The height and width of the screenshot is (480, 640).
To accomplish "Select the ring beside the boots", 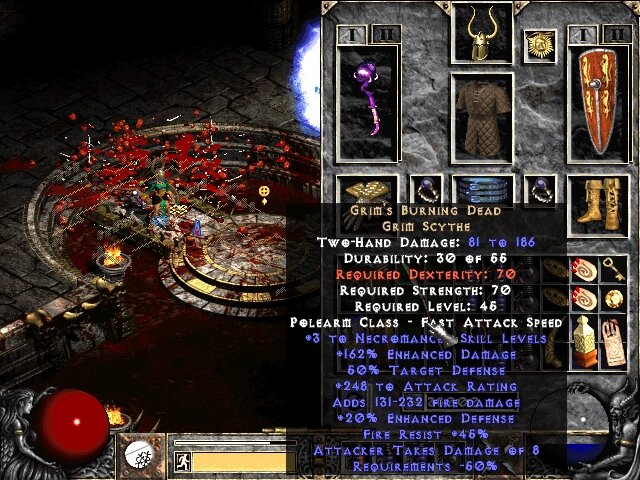I will tap(539, 189).
